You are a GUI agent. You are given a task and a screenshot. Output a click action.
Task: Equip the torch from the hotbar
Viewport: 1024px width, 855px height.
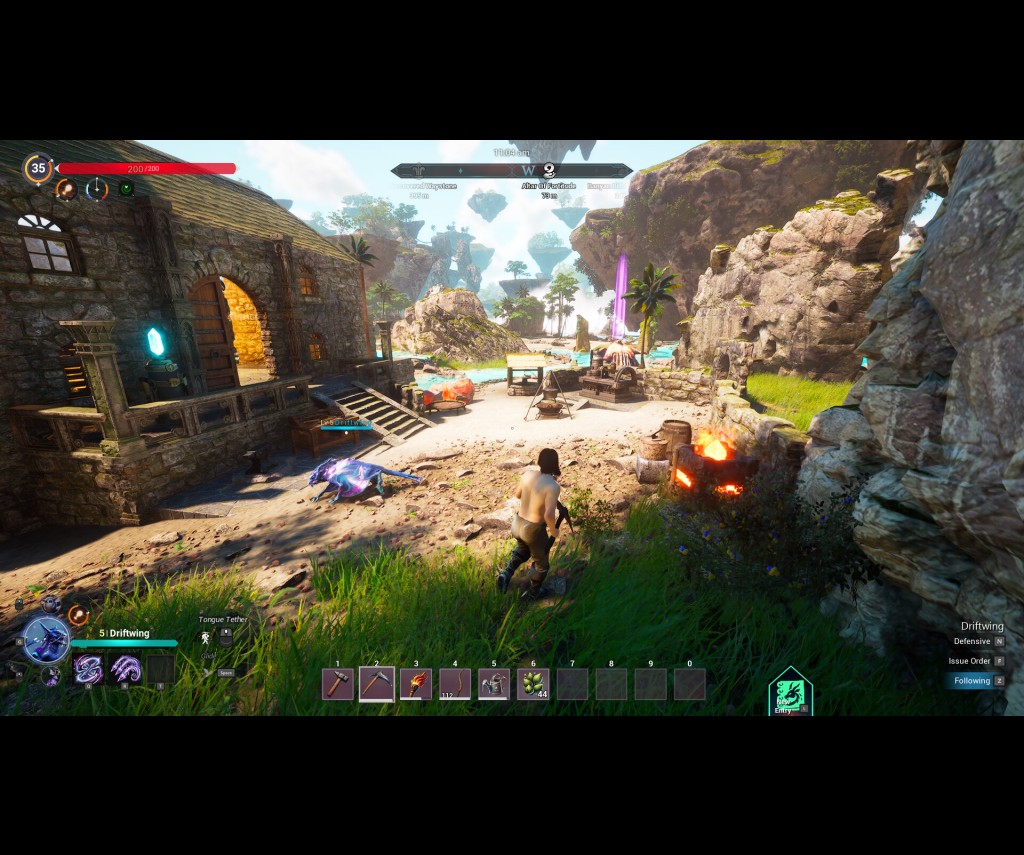pyautogui.click(x=416, y=684)
